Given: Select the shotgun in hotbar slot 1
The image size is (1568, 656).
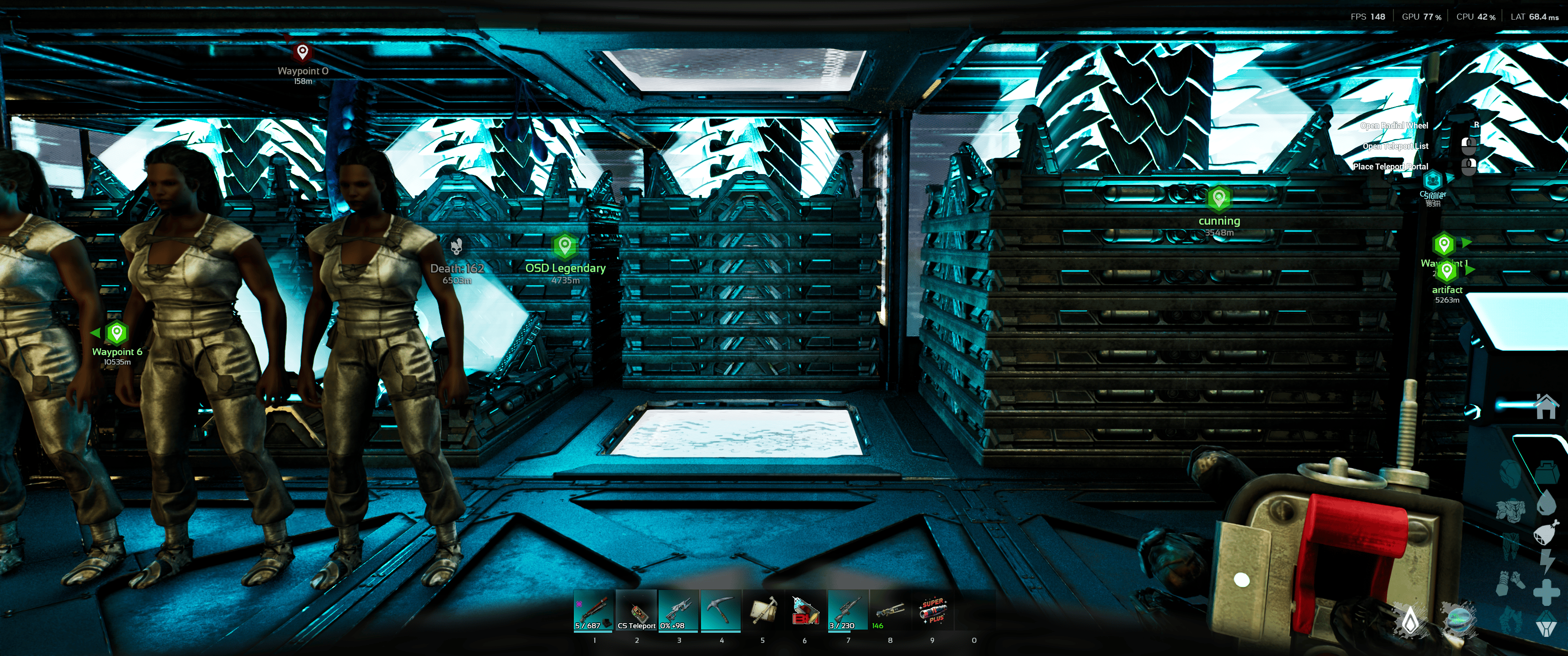Looking at the screenshot, I should point(593,610).
